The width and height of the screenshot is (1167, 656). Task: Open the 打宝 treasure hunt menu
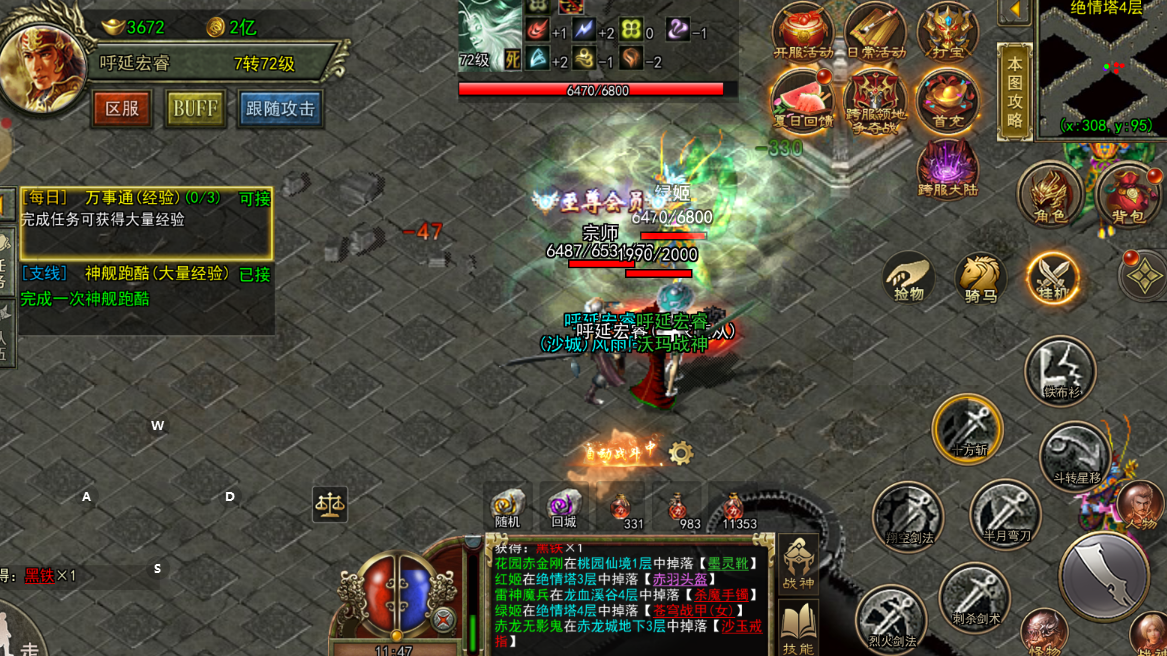tap(947, 33)
